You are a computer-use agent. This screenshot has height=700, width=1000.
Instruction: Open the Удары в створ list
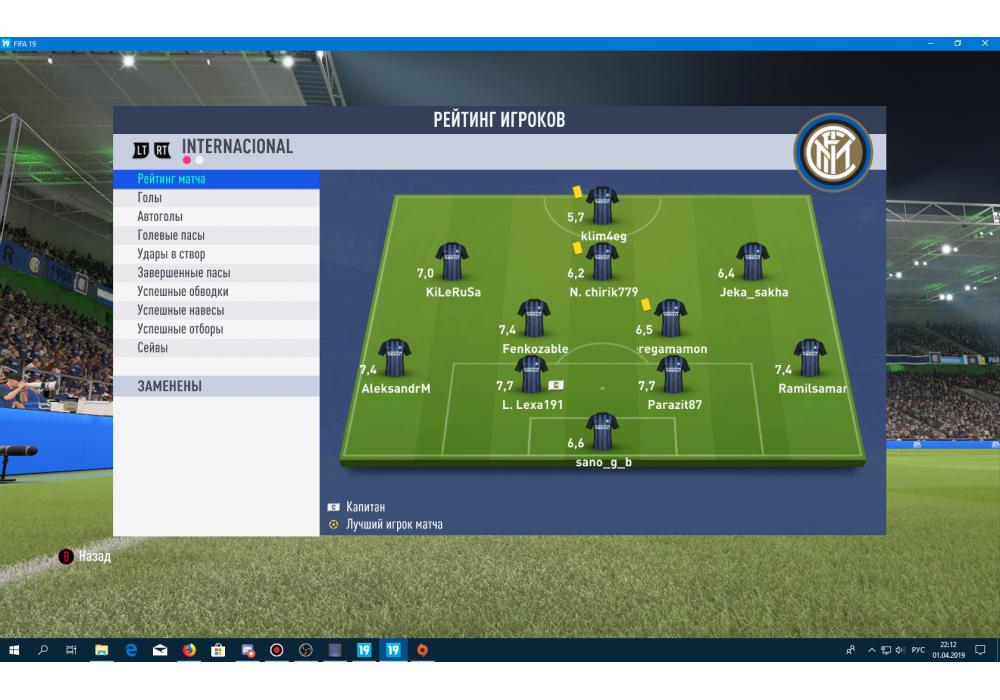(171, 255)
